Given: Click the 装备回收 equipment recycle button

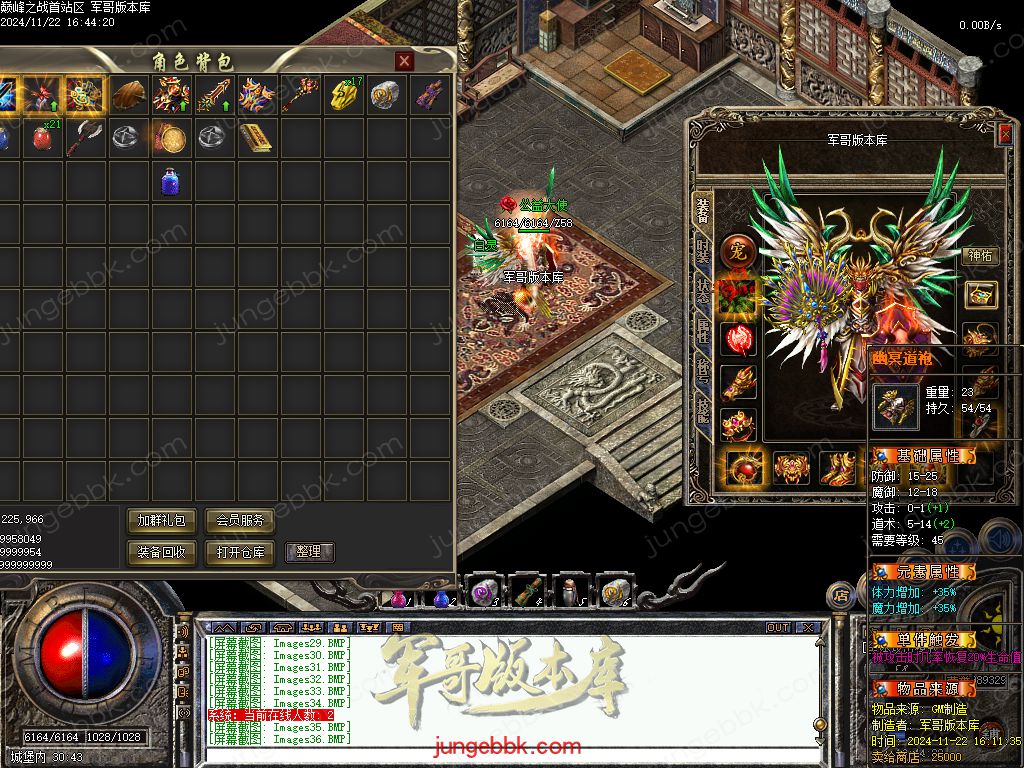Looking at the screenshot, I should (161, 552).
